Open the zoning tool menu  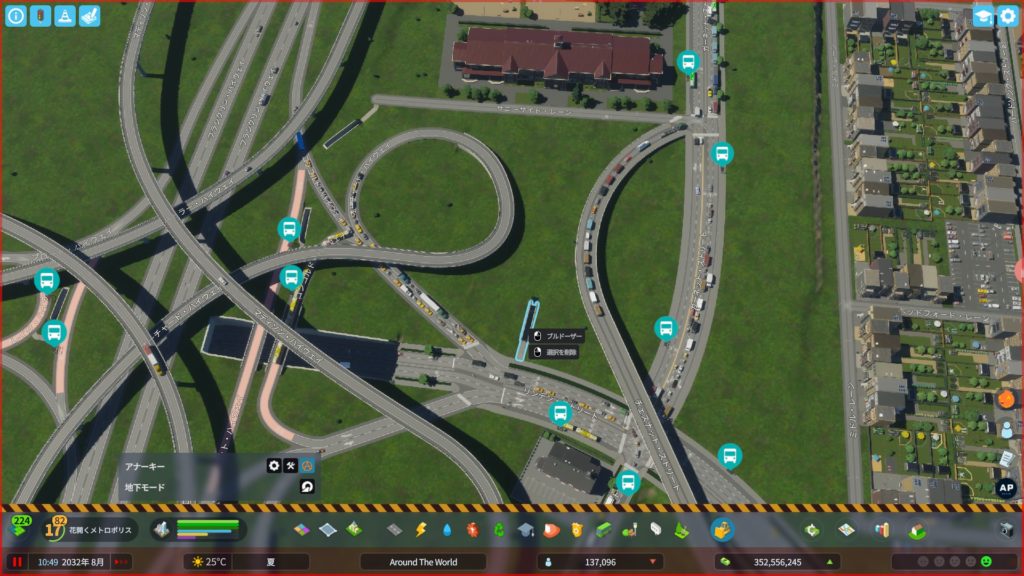coord(303,529)
